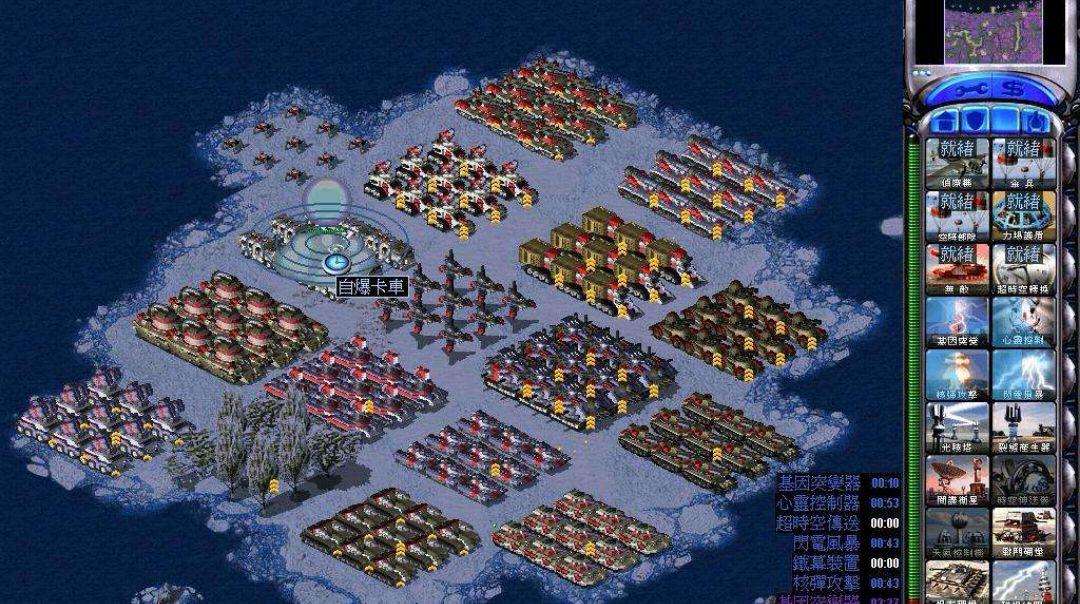Viewport: 1080px width, 604px height.
Task: Select the ready 空降部隊 airborne icon
Action: click(956, 214)
